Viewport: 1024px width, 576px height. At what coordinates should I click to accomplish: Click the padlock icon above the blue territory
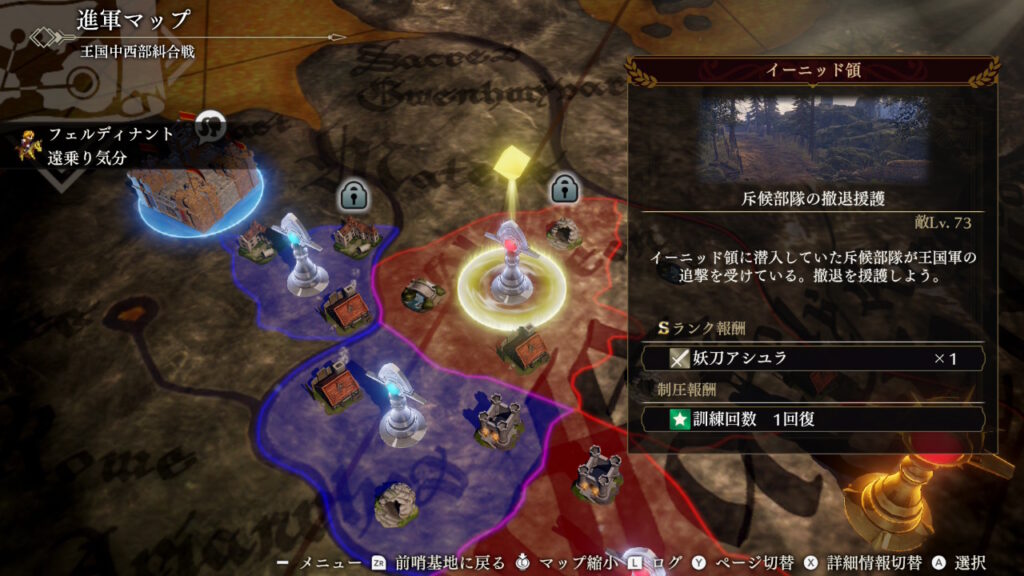355,194
